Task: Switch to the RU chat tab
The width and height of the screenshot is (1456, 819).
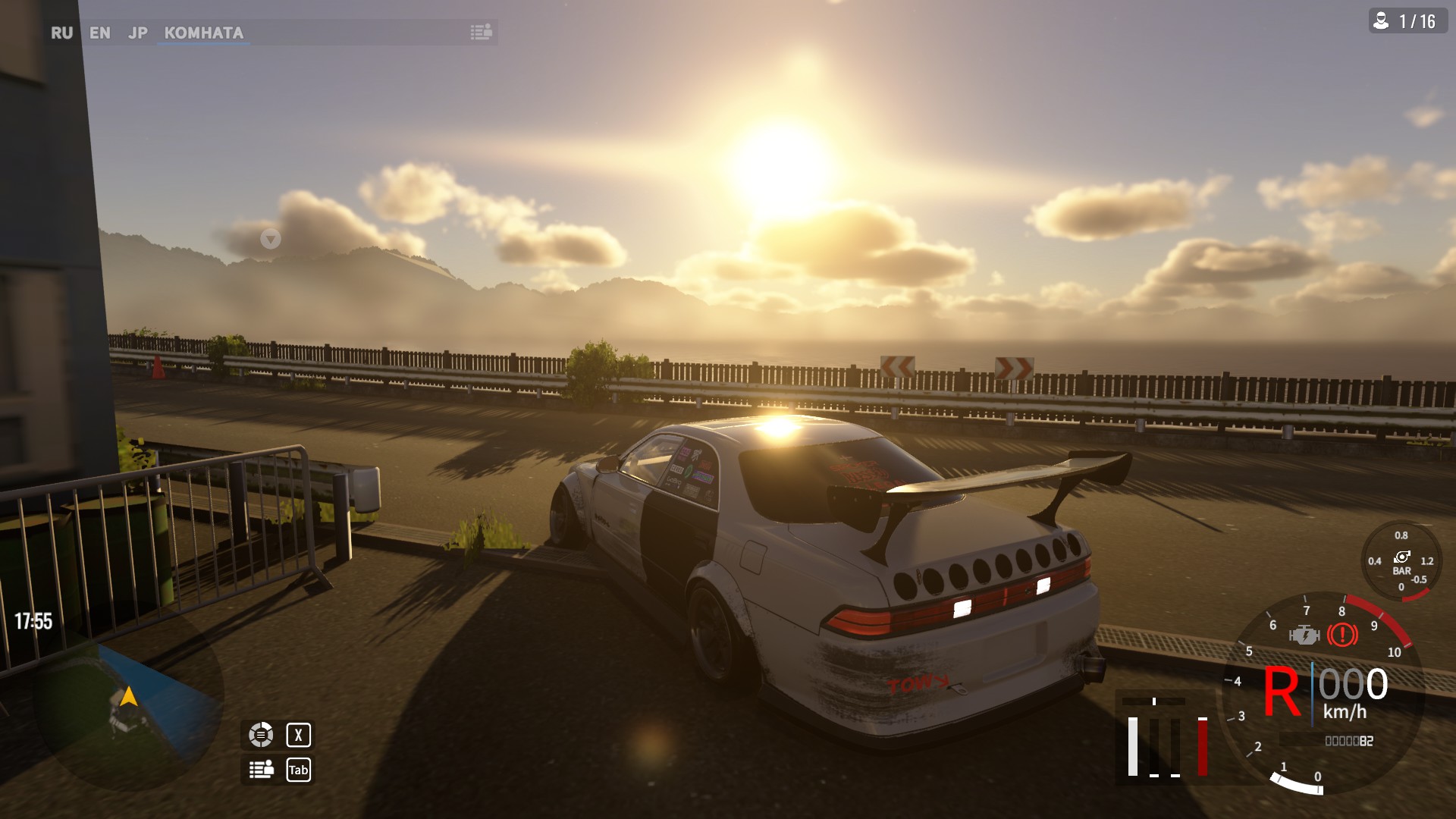Action: 61,33
